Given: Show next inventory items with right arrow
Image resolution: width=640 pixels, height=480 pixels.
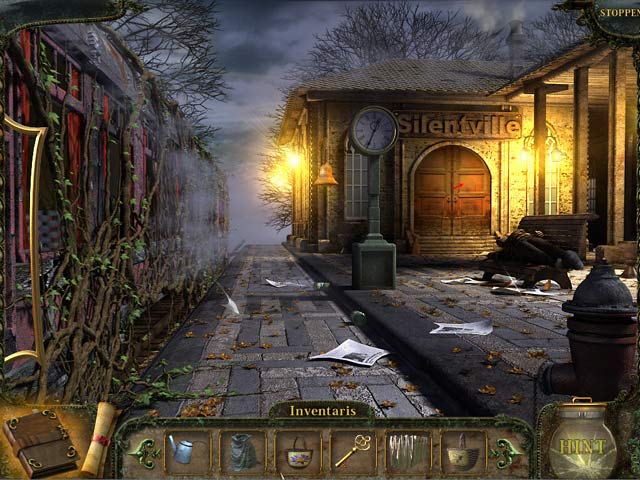Looking at the screenshot, I should point(506,452).
